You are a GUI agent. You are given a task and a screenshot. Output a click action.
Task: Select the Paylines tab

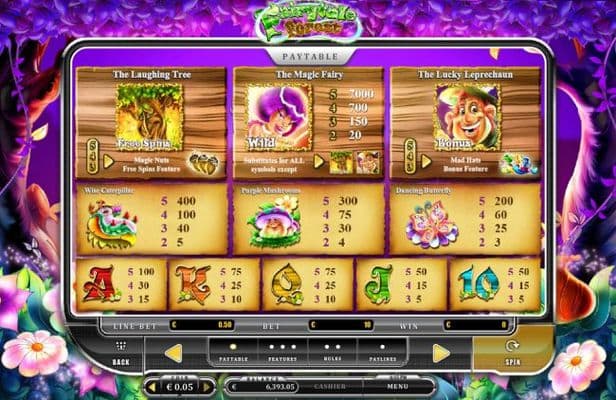pos(381,351)
